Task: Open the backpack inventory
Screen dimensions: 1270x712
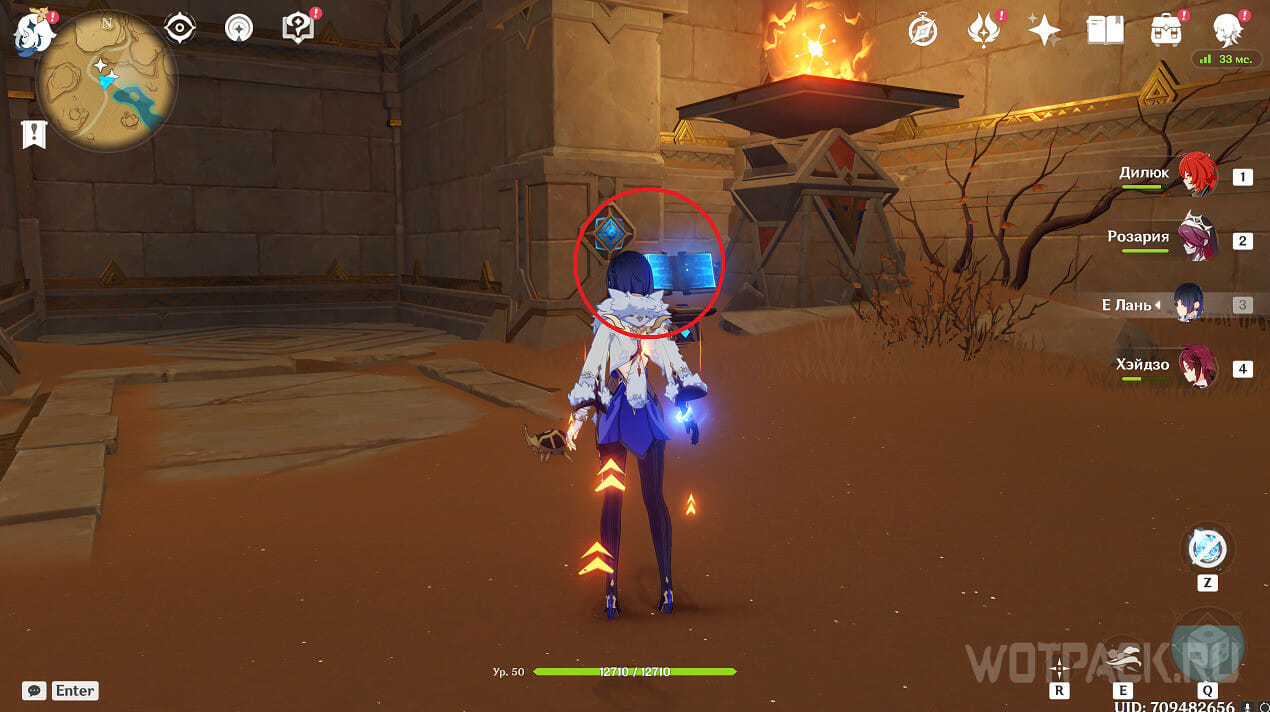Action: coord(1164,31)
